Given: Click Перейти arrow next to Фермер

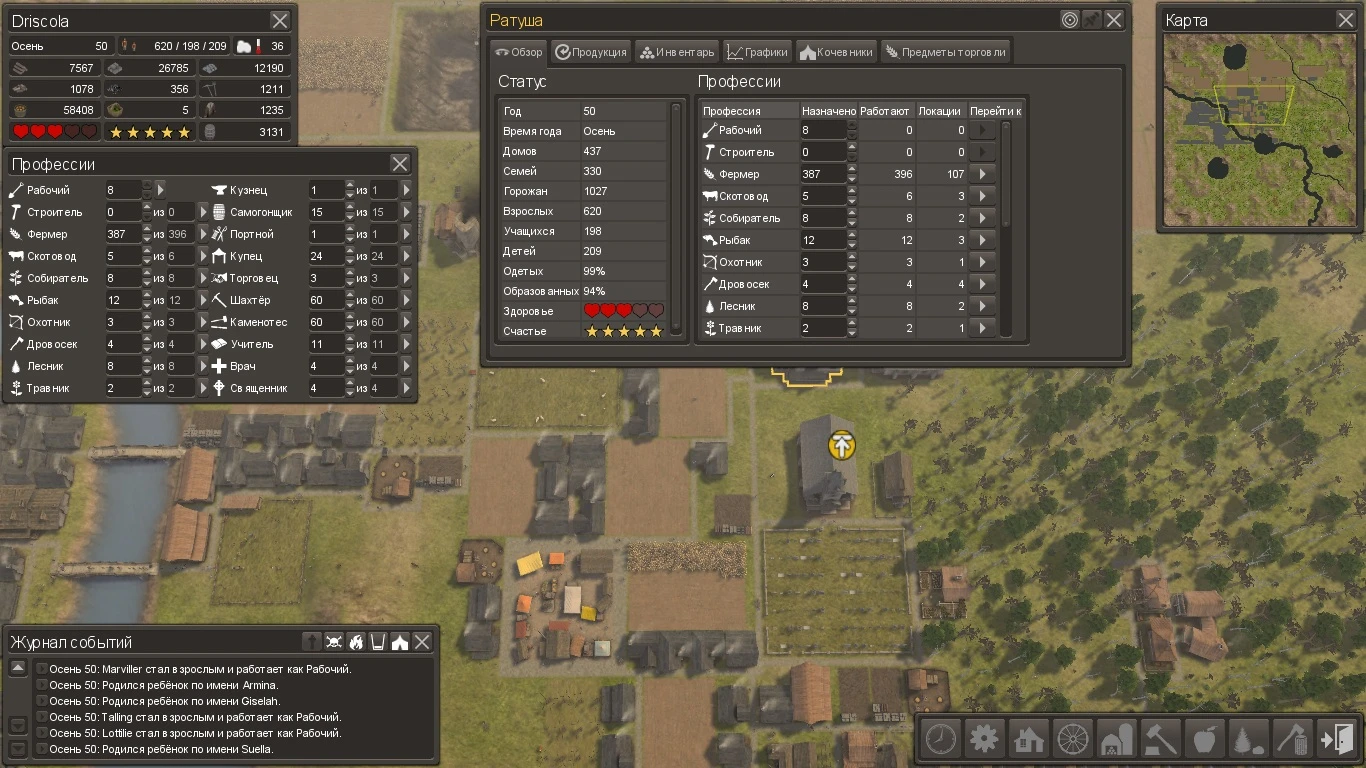Looking at the screenshot, I should point(982,173).
